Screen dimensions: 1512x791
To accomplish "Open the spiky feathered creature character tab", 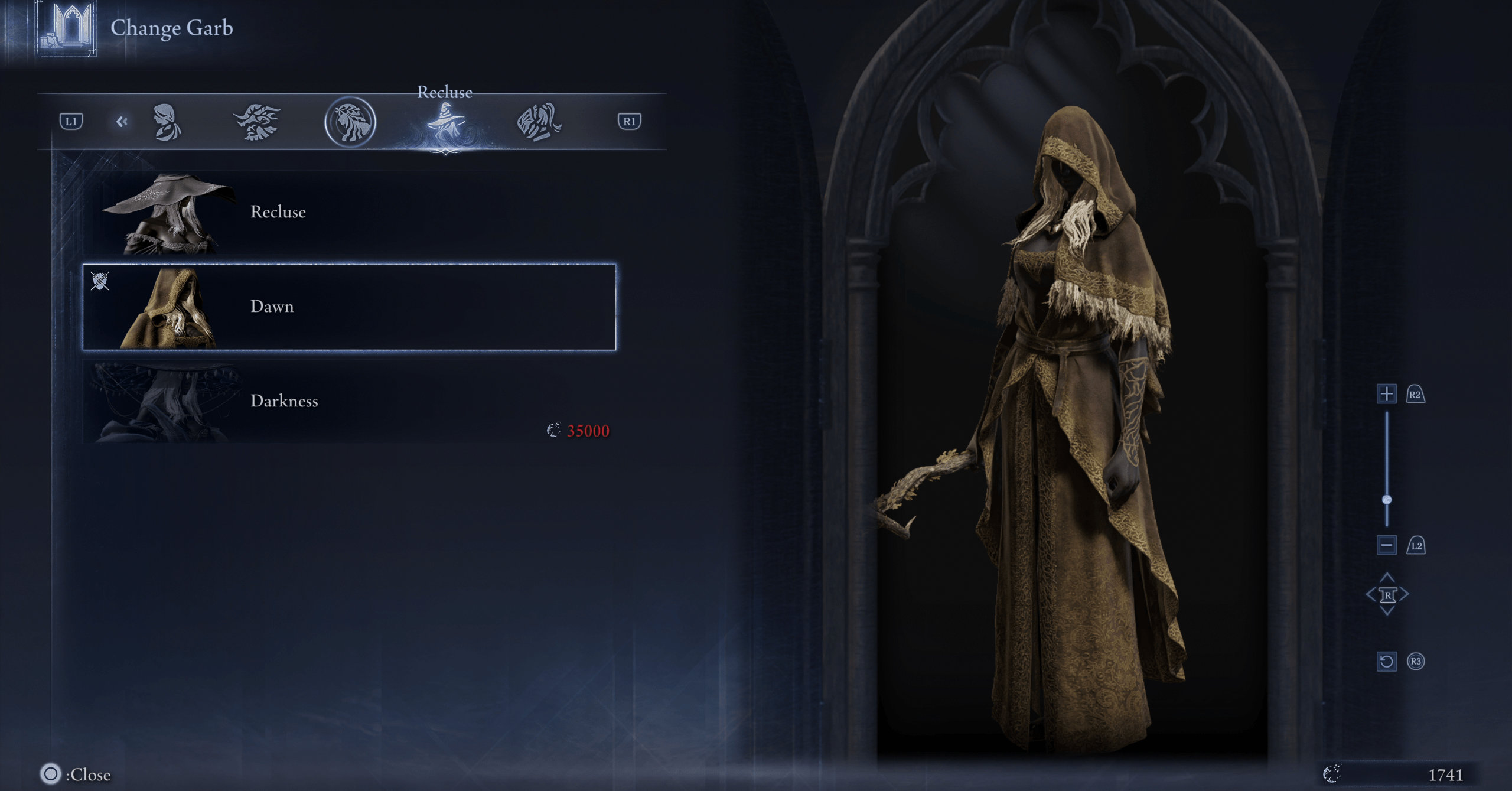I will coord(258,122).
